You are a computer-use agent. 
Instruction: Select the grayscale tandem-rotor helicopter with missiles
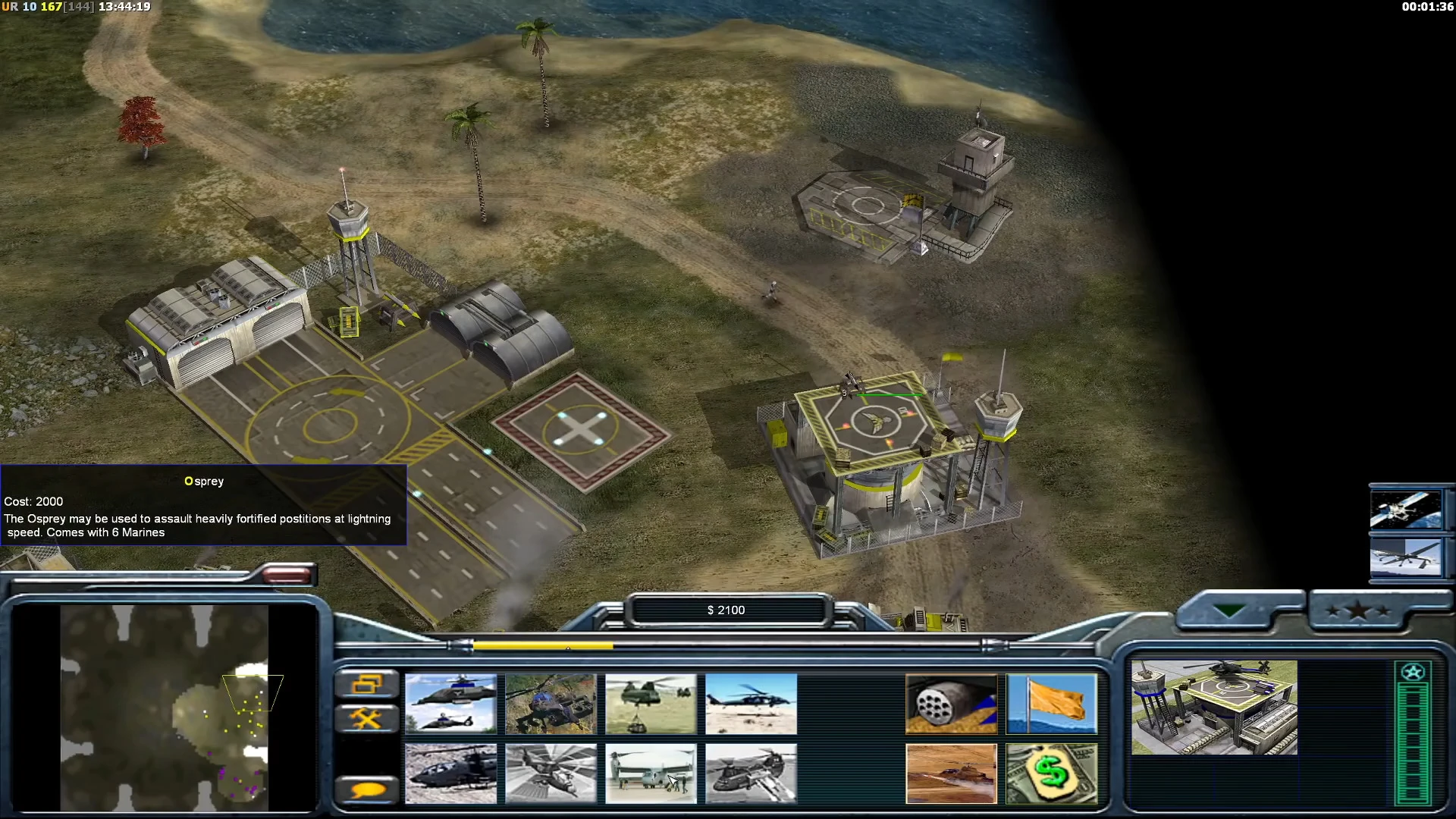[x=751, y=773]
